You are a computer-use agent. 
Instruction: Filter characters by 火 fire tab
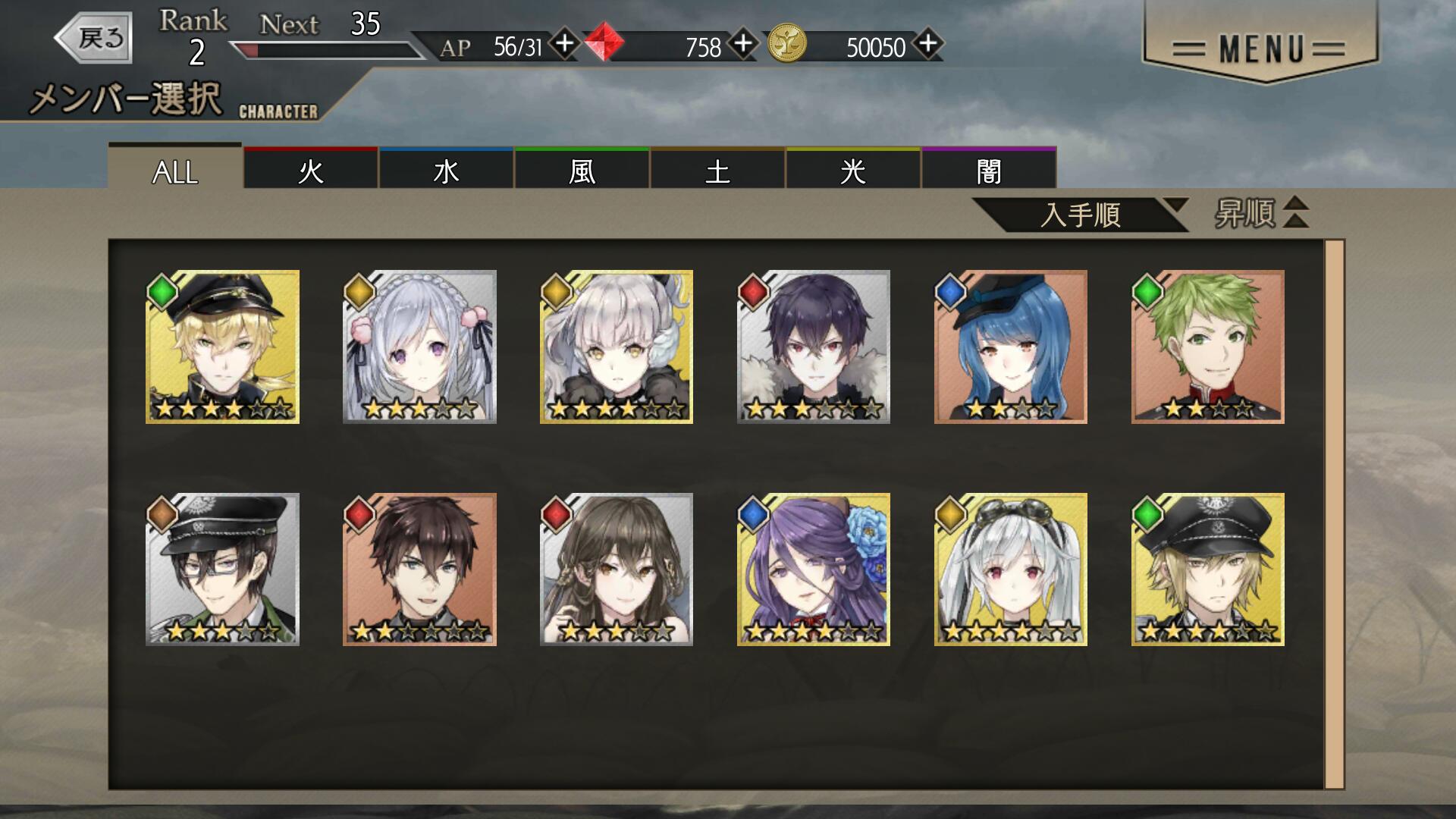[x=311, y=170]
